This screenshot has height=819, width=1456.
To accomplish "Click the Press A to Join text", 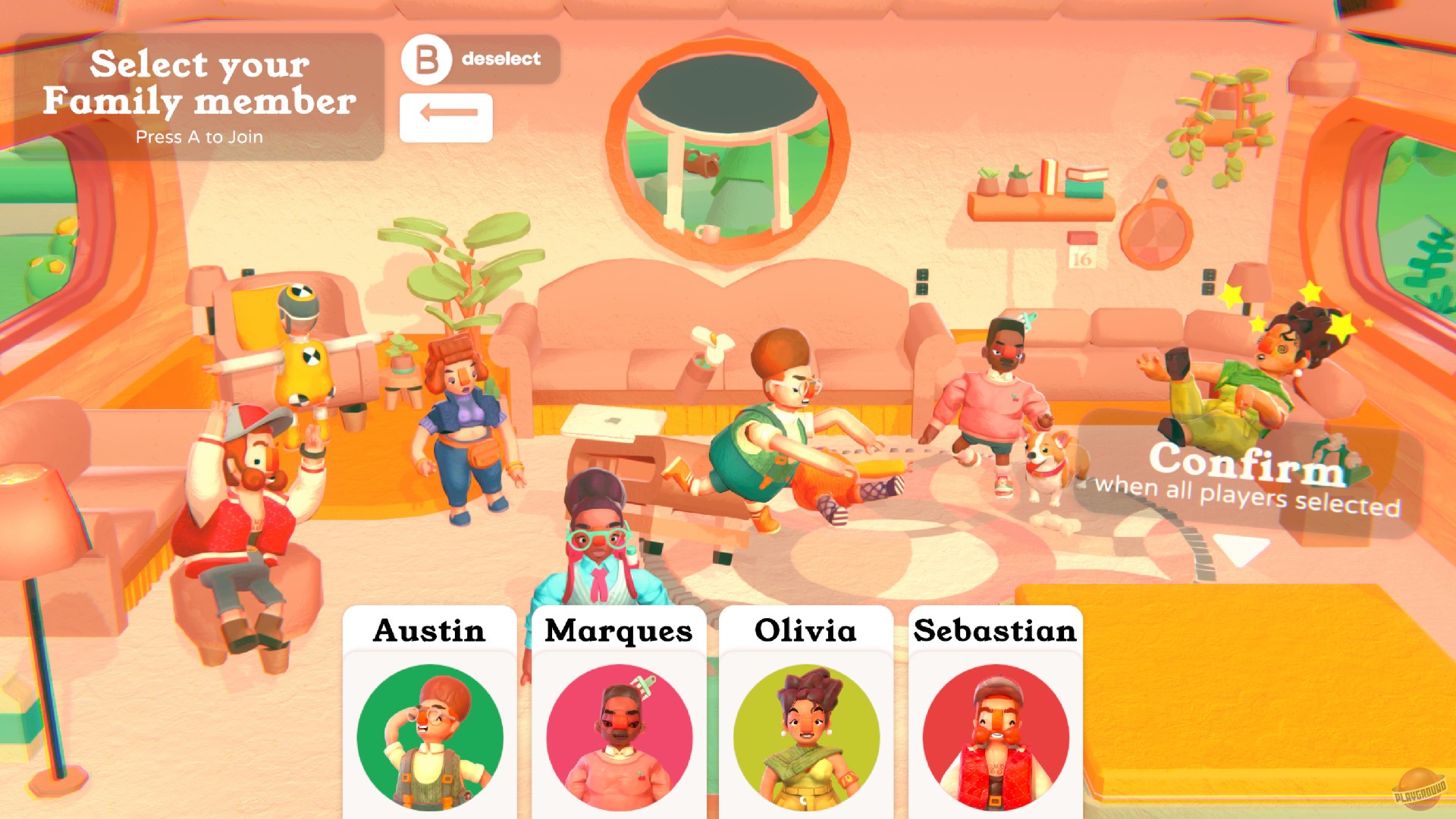I will [199, 137].
